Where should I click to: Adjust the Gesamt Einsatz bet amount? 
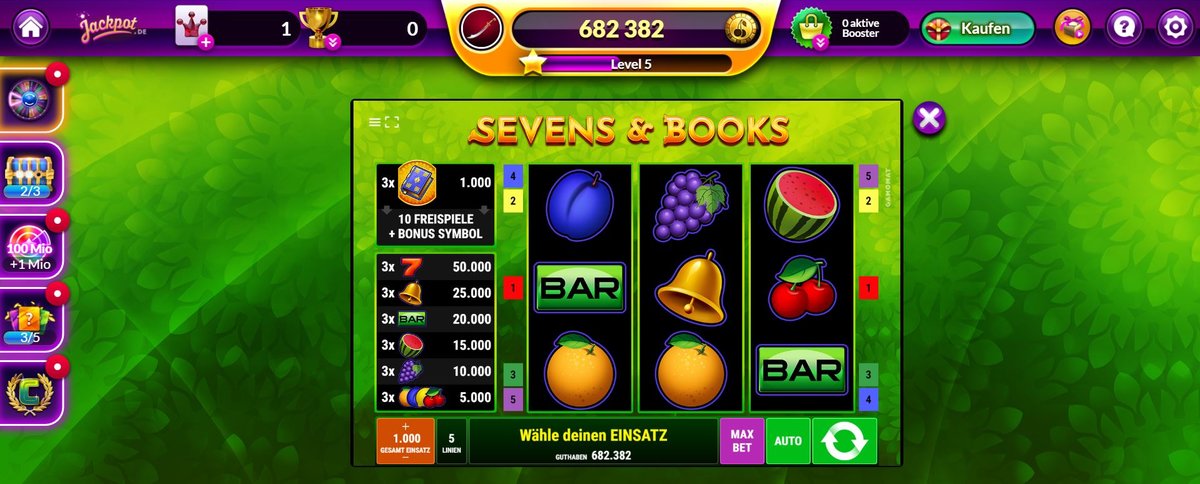coord(405,441)
